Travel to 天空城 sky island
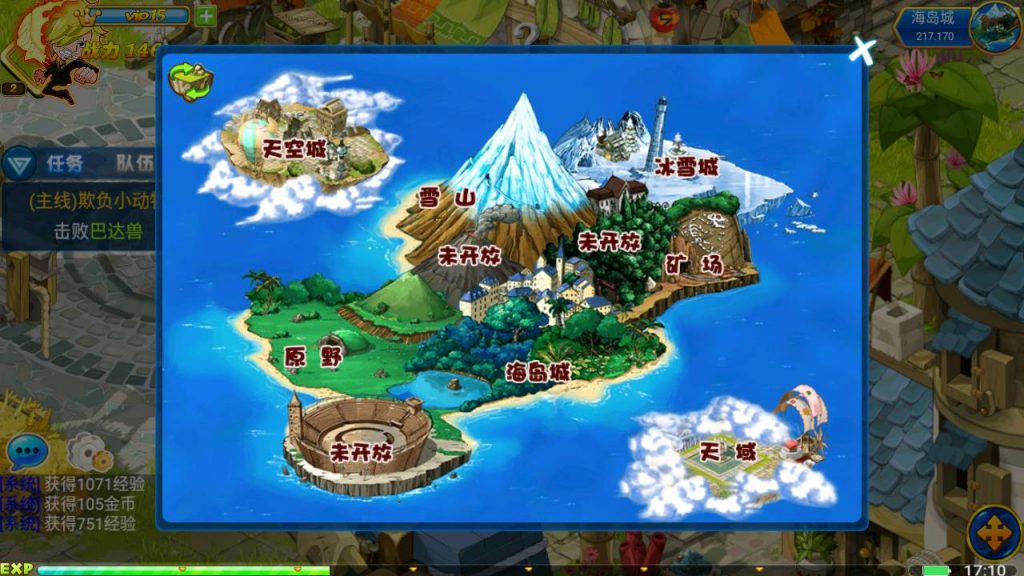This screenshot has height=576, width=1024. point(296,148)
